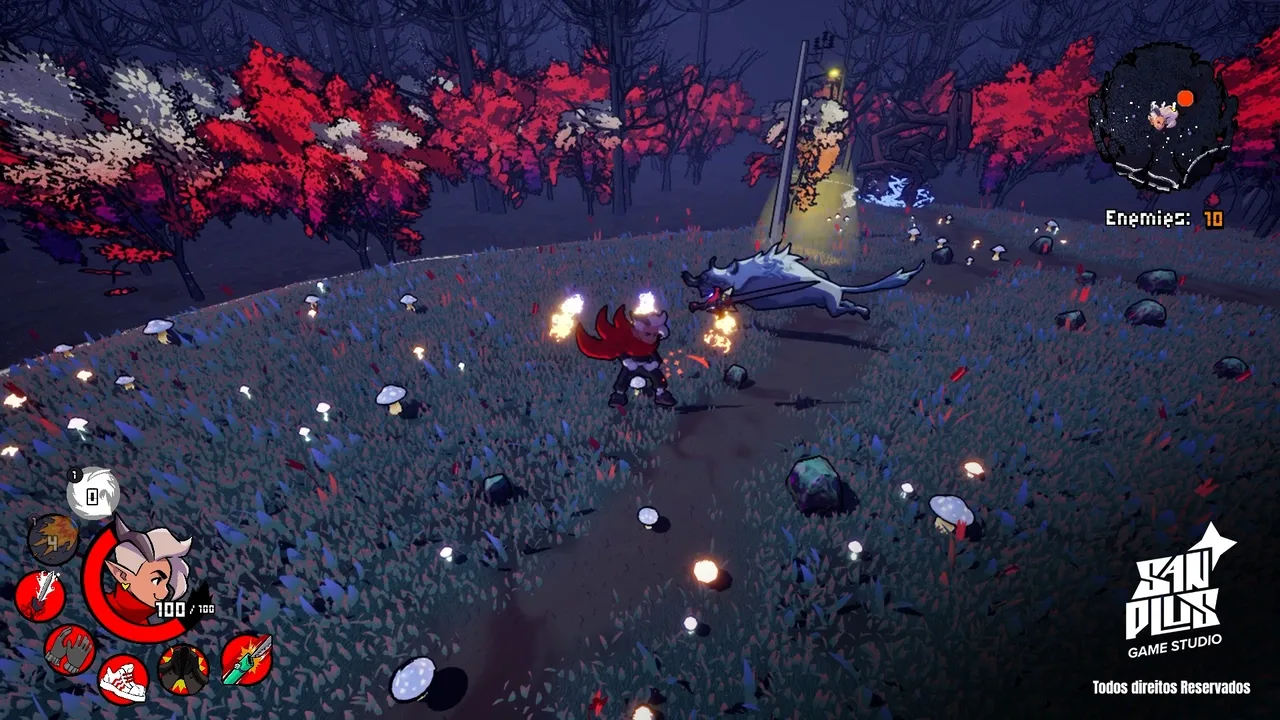Open the circular minimap
The image size is (1280, 720).
pyautogui.click(x=1162, y=117)
